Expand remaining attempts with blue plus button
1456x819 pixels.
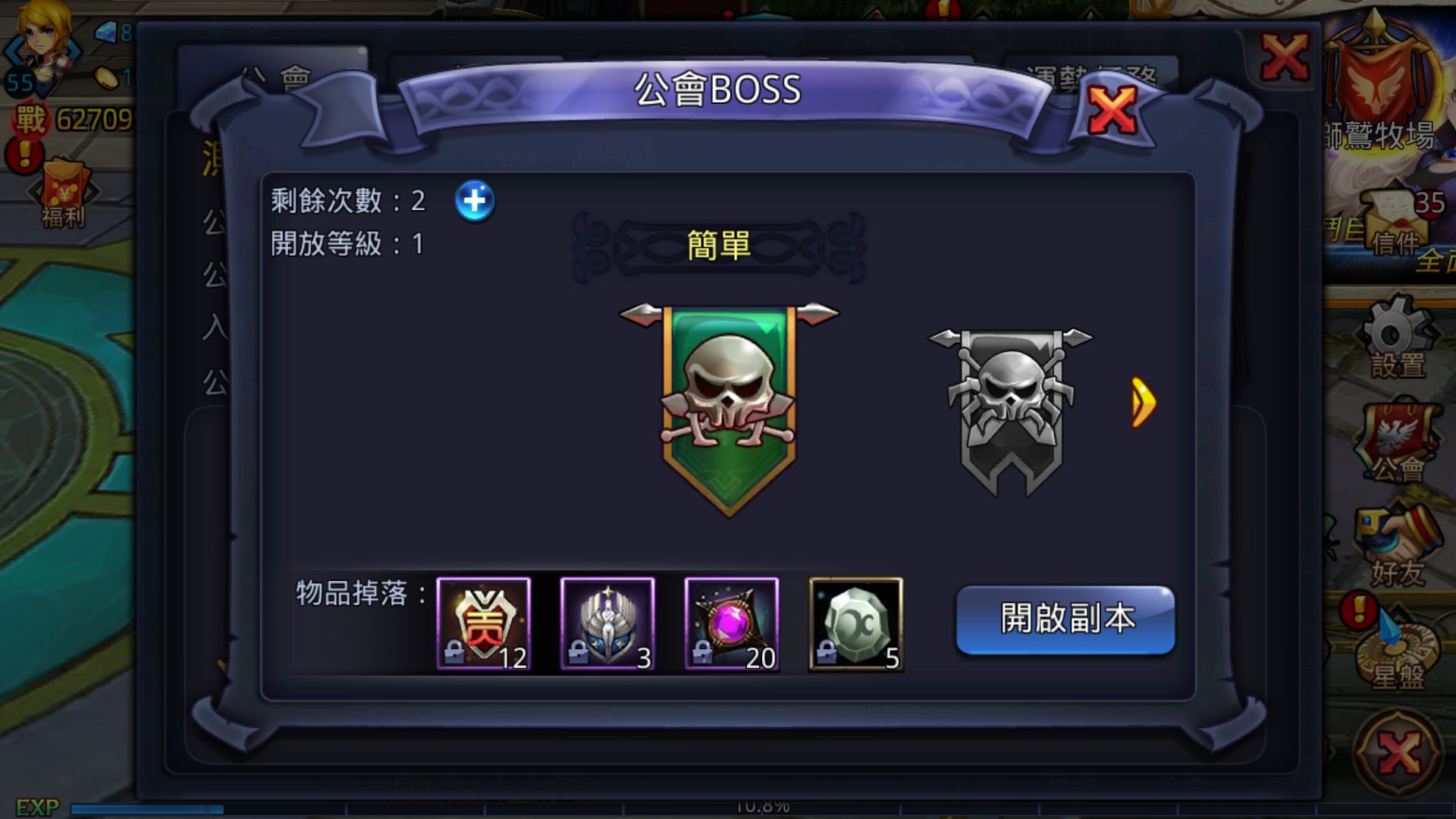(x=476, y=202)
